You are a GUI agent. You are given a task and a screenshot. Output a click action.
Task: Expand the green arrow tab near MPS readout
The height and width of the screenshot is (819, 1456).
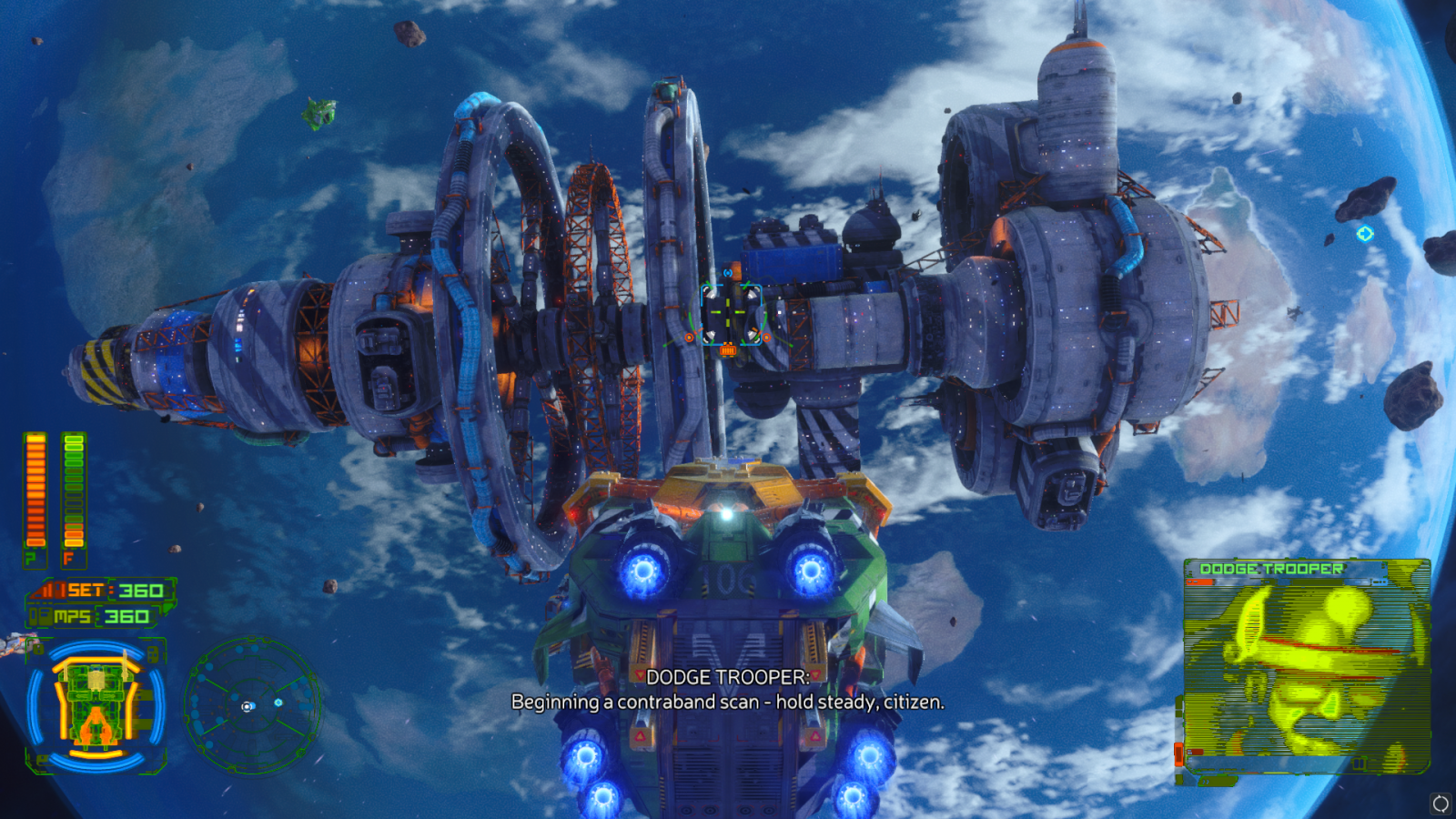(x=168, y=608)
